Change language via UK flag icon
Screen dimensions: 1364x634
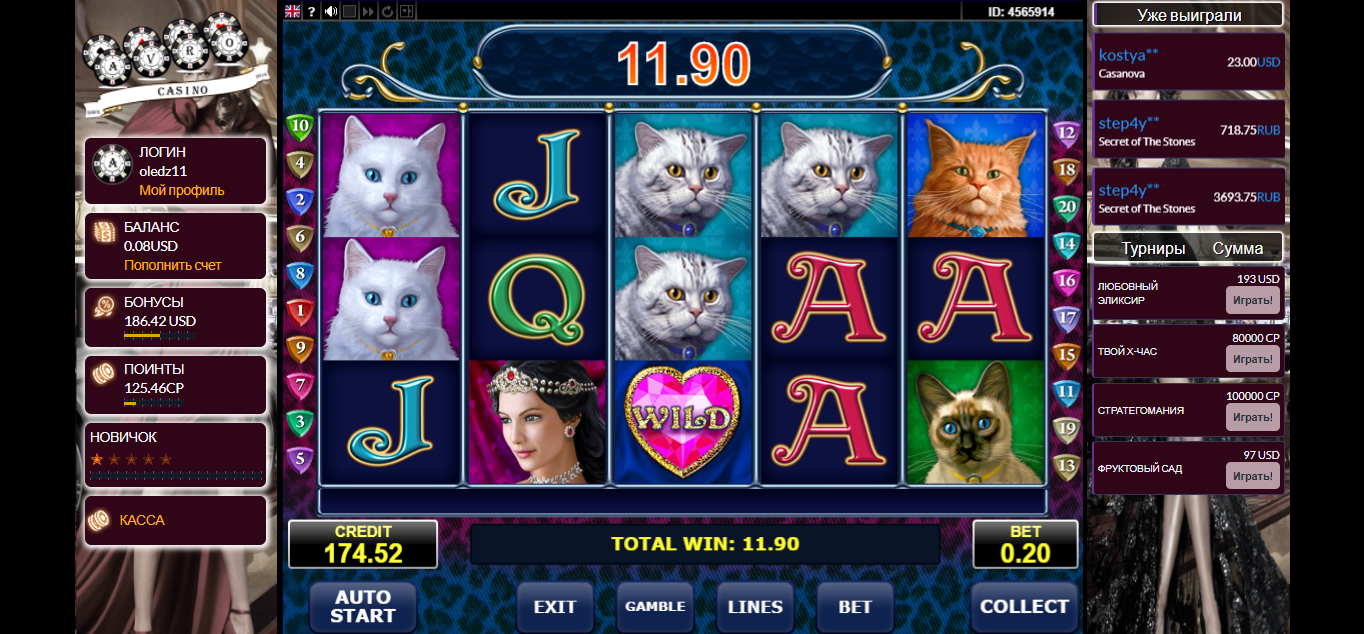coord(293,11)
